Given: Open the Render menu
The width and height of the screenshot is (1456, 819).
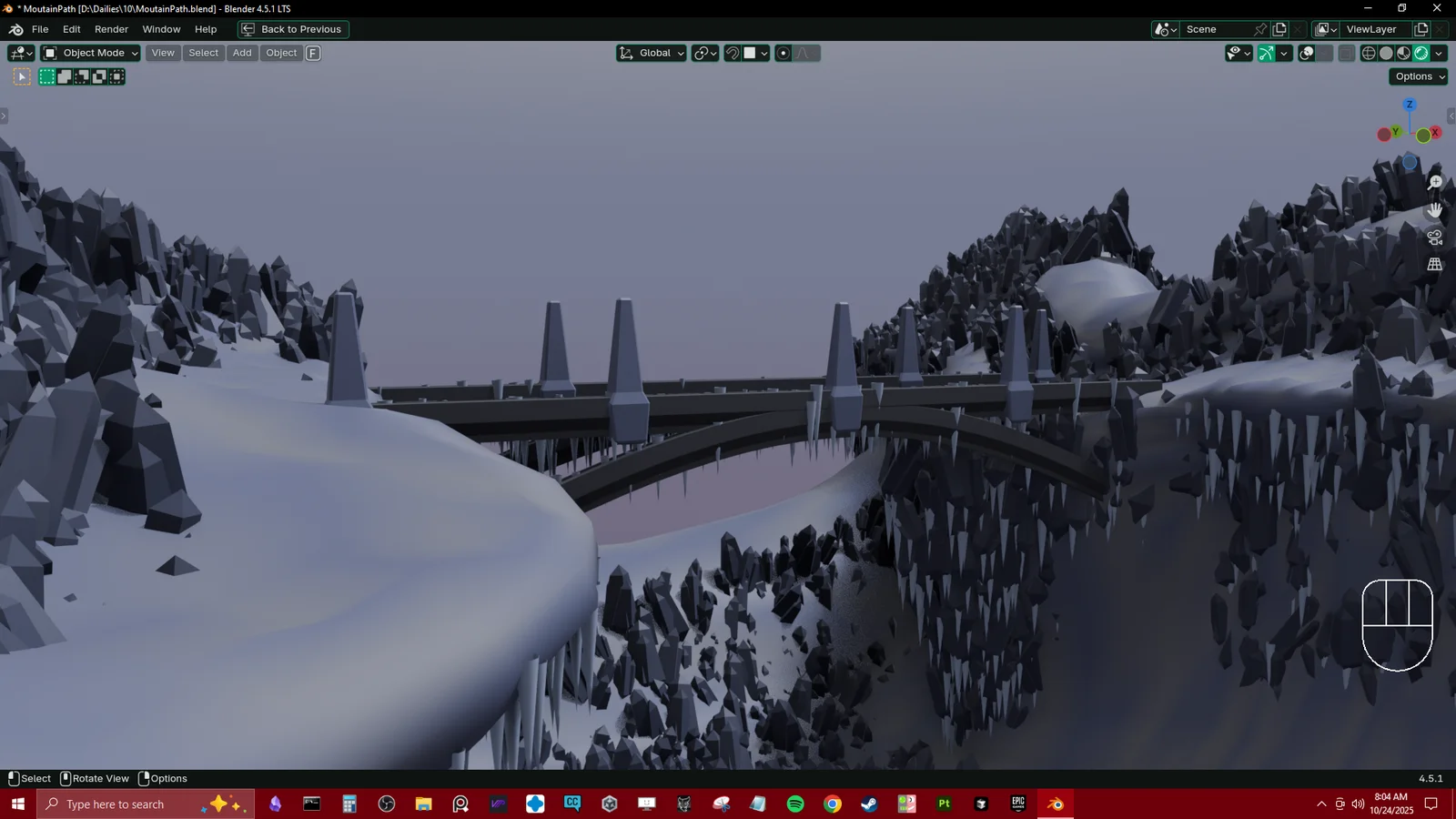Looking at the screenshot, I should click(111, 29).
